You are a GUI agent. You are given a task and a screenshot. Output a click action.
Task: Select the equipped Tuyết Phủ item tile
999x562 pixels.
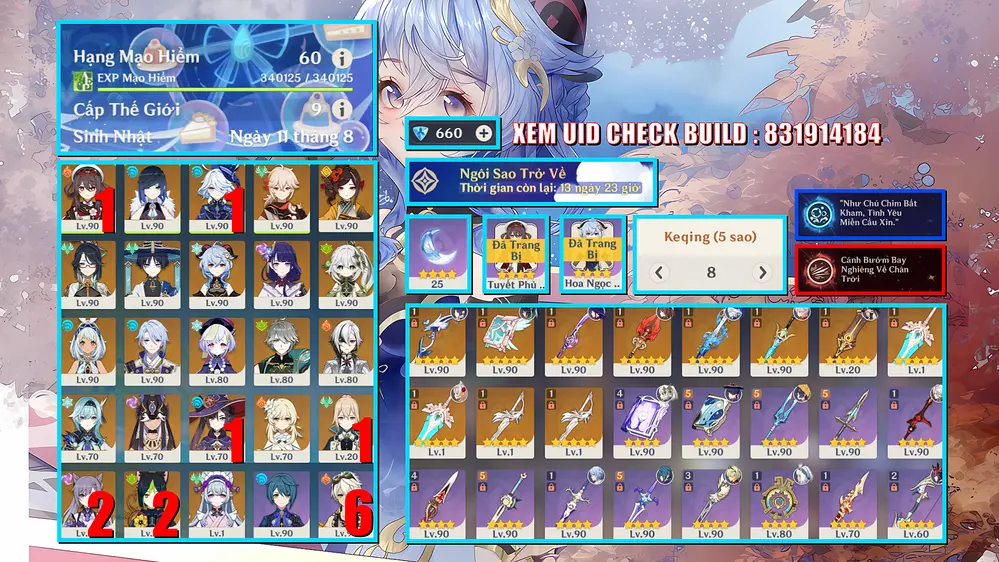click(x=513, y=254)
